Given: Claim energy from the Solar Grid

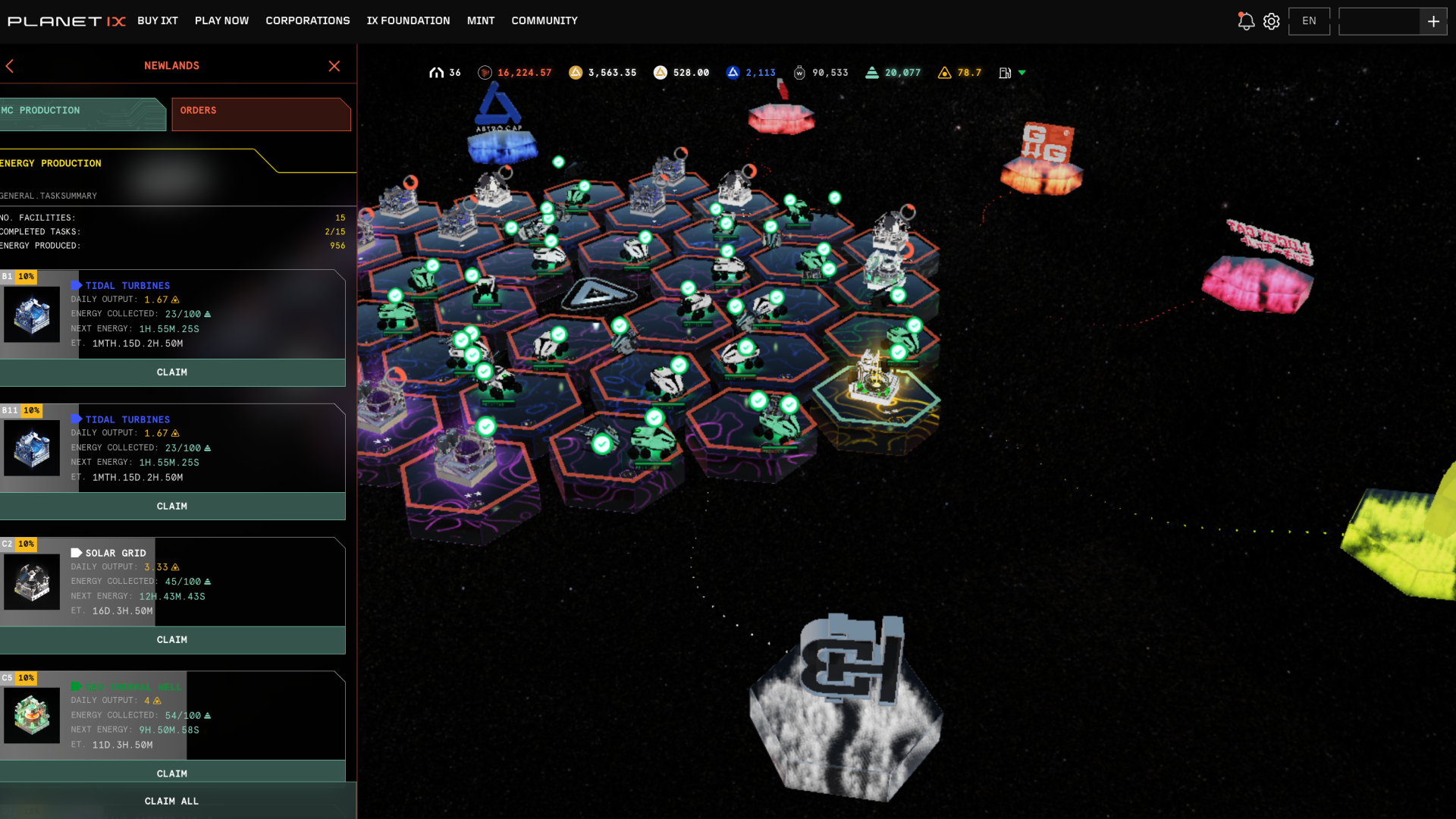Looking at the screenshot, I should [172, 640].
